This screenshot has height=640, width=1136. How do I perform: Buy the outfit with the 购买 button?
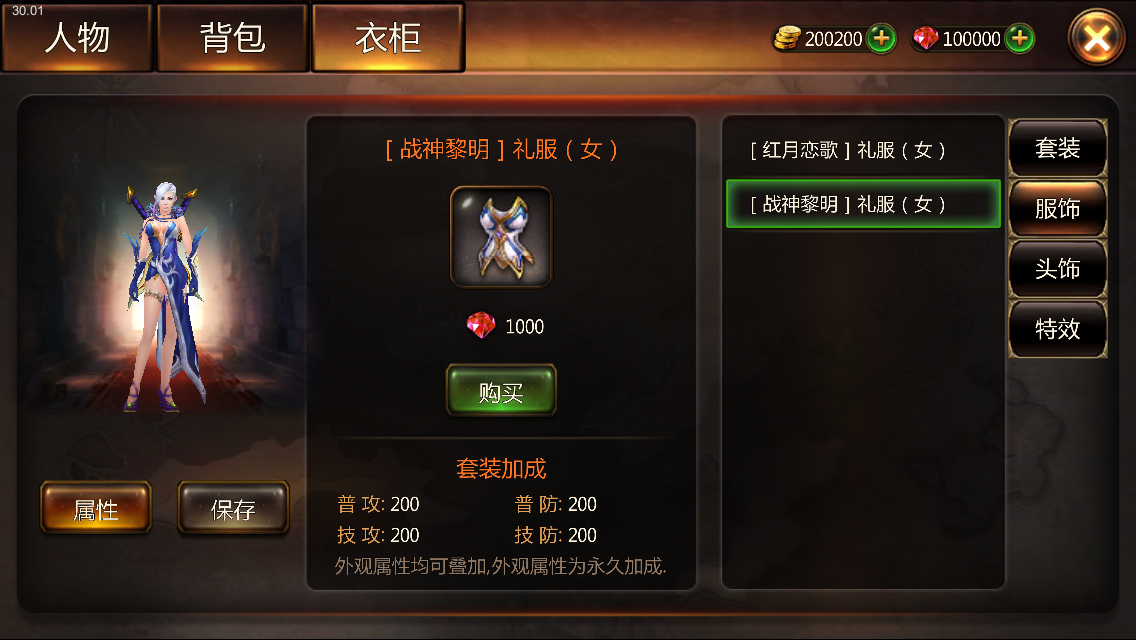(501, 391)
